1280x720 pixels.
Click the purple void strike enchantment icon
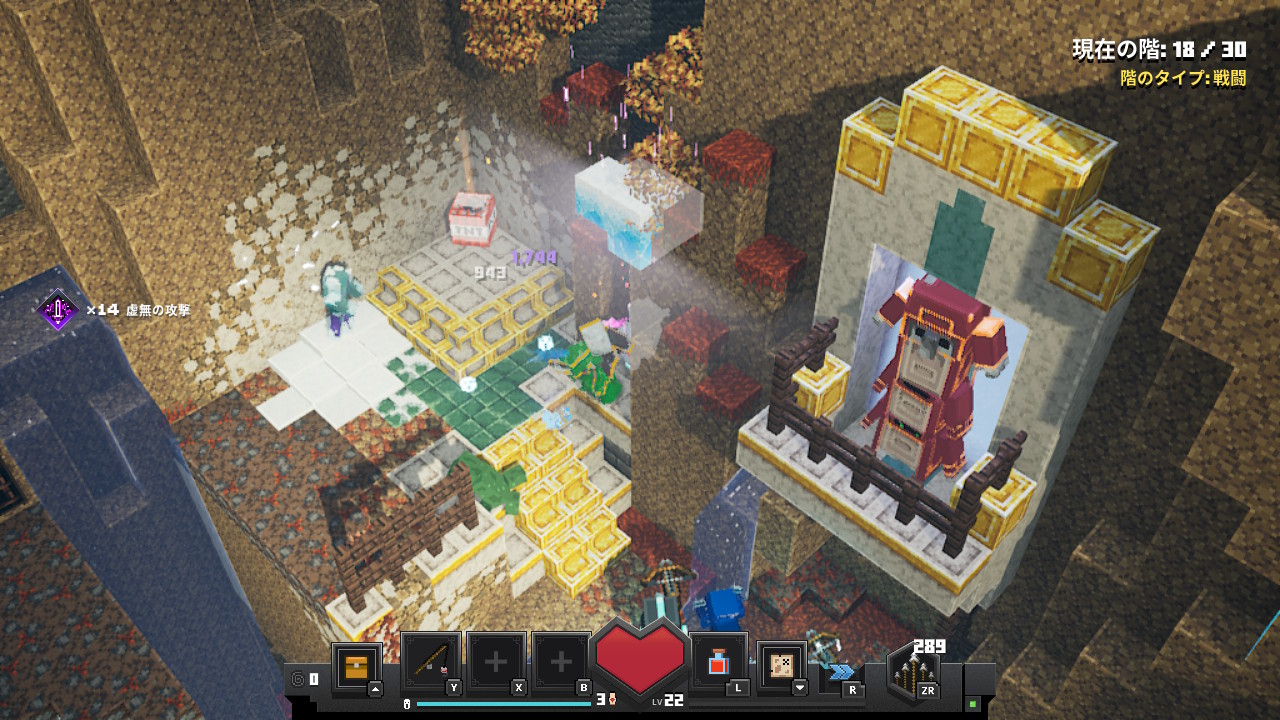coord(58,311)
